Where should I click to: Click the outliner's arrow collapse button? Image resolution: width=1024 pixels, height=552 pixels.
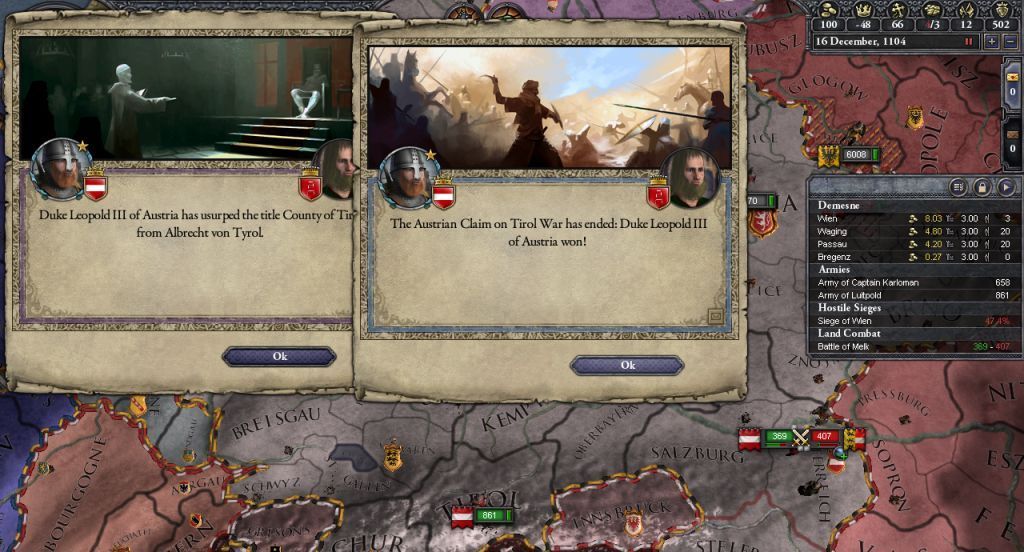[1006, 187]
